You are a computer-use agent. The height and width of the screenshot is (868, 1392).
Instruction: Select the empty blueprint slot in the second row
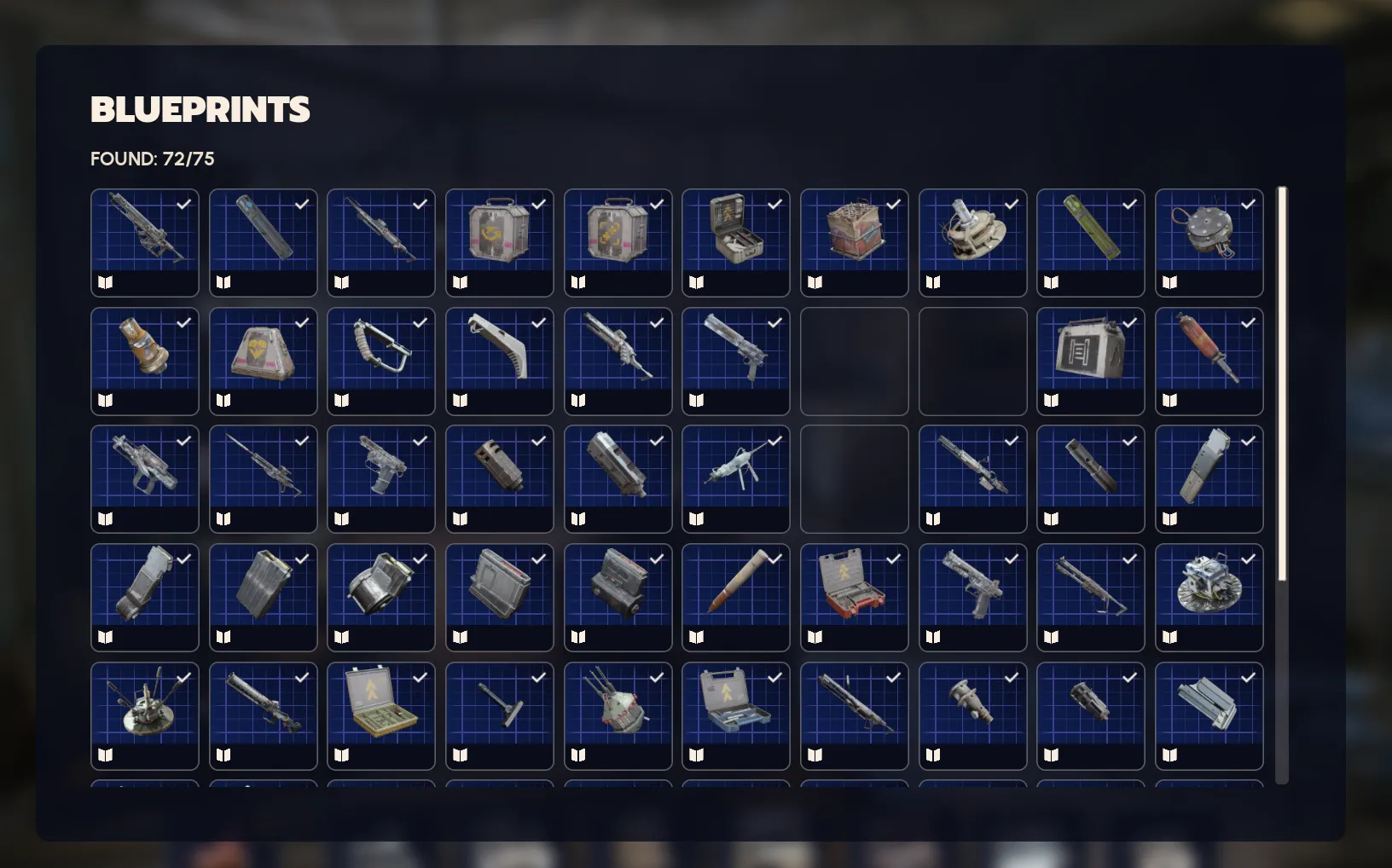coord(854,362)
